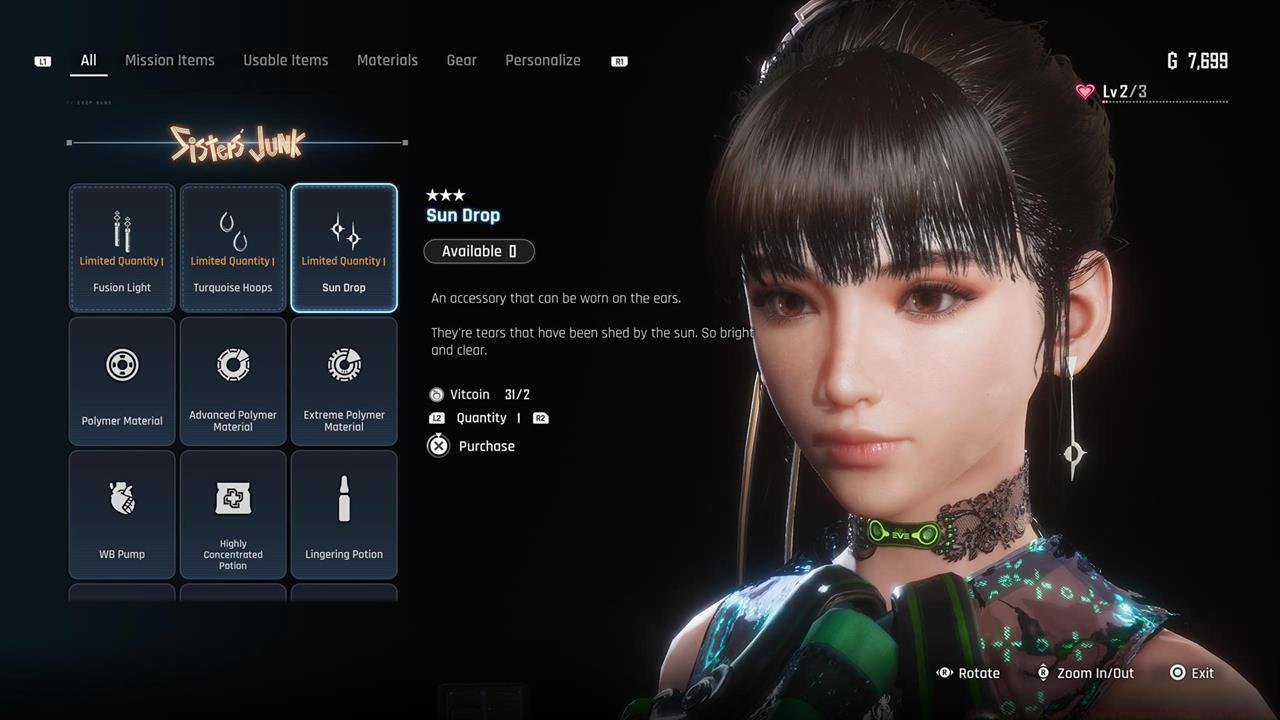
Task: Select the Fusion Light earrings slot
Action: pyautogui.click(x=122, y=248)
